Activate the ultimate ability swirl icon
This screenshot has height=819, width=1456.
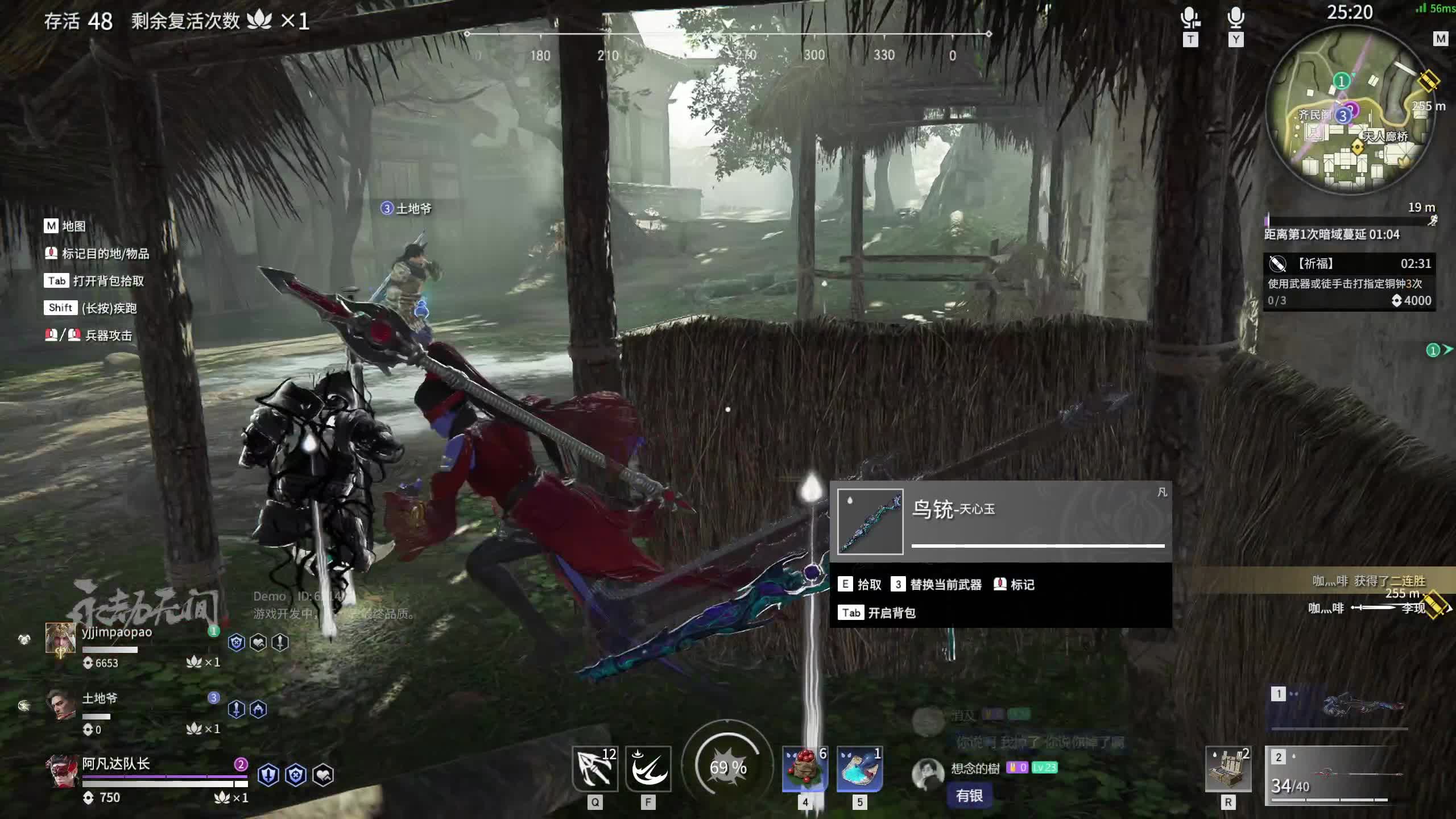[x=648, y=769]
